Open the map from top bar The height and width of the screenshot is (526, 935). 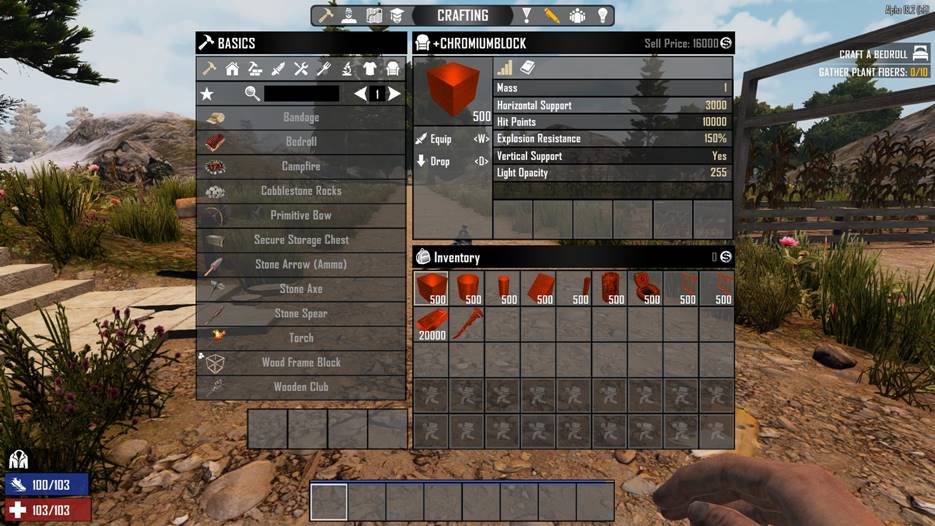coord(374,15)
